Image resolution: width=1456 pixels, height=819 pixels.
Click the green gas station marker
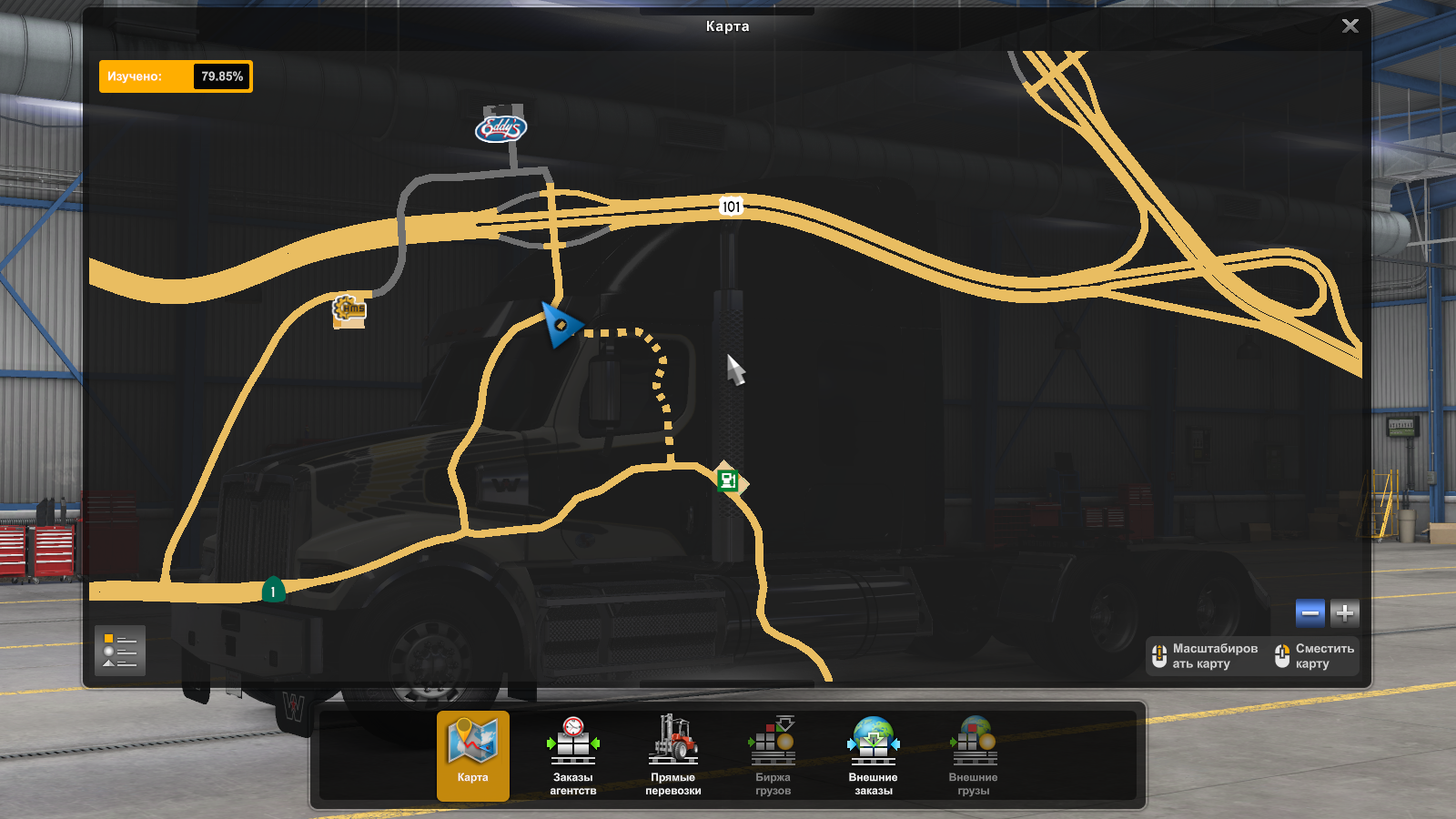727,480
